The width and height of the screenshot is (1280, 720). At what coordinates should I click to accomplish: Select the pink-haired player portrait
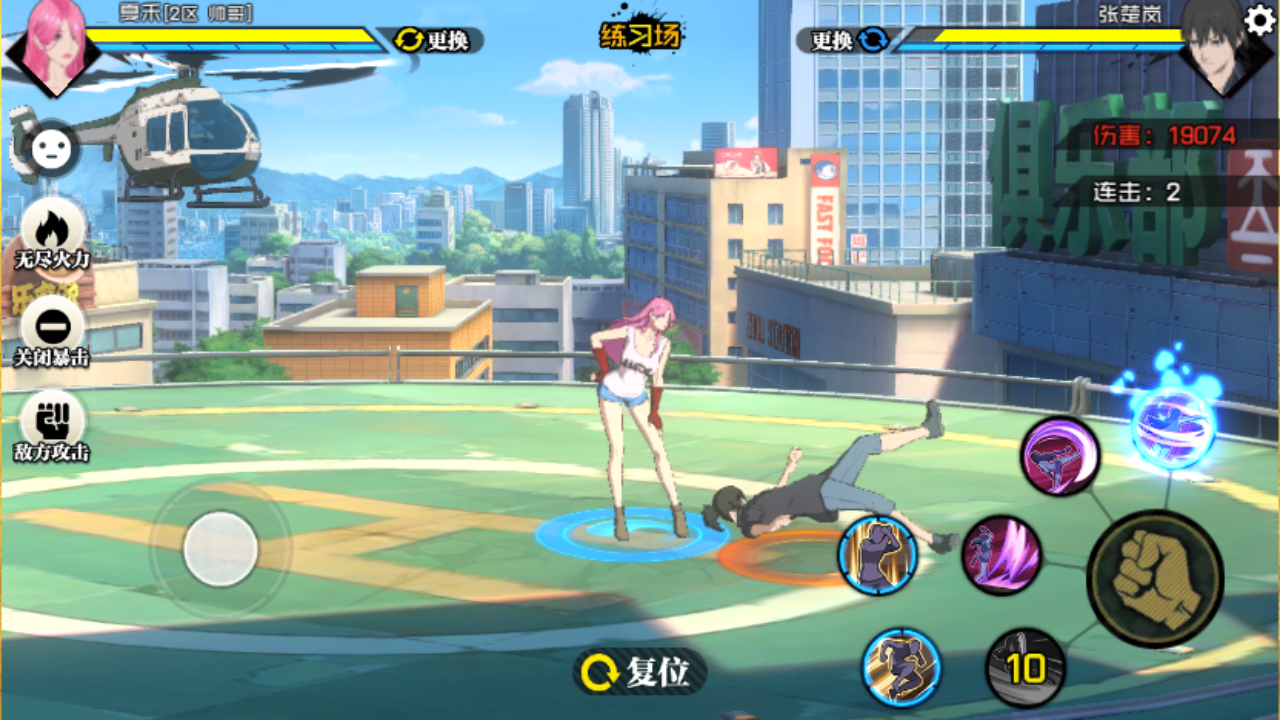52,45
